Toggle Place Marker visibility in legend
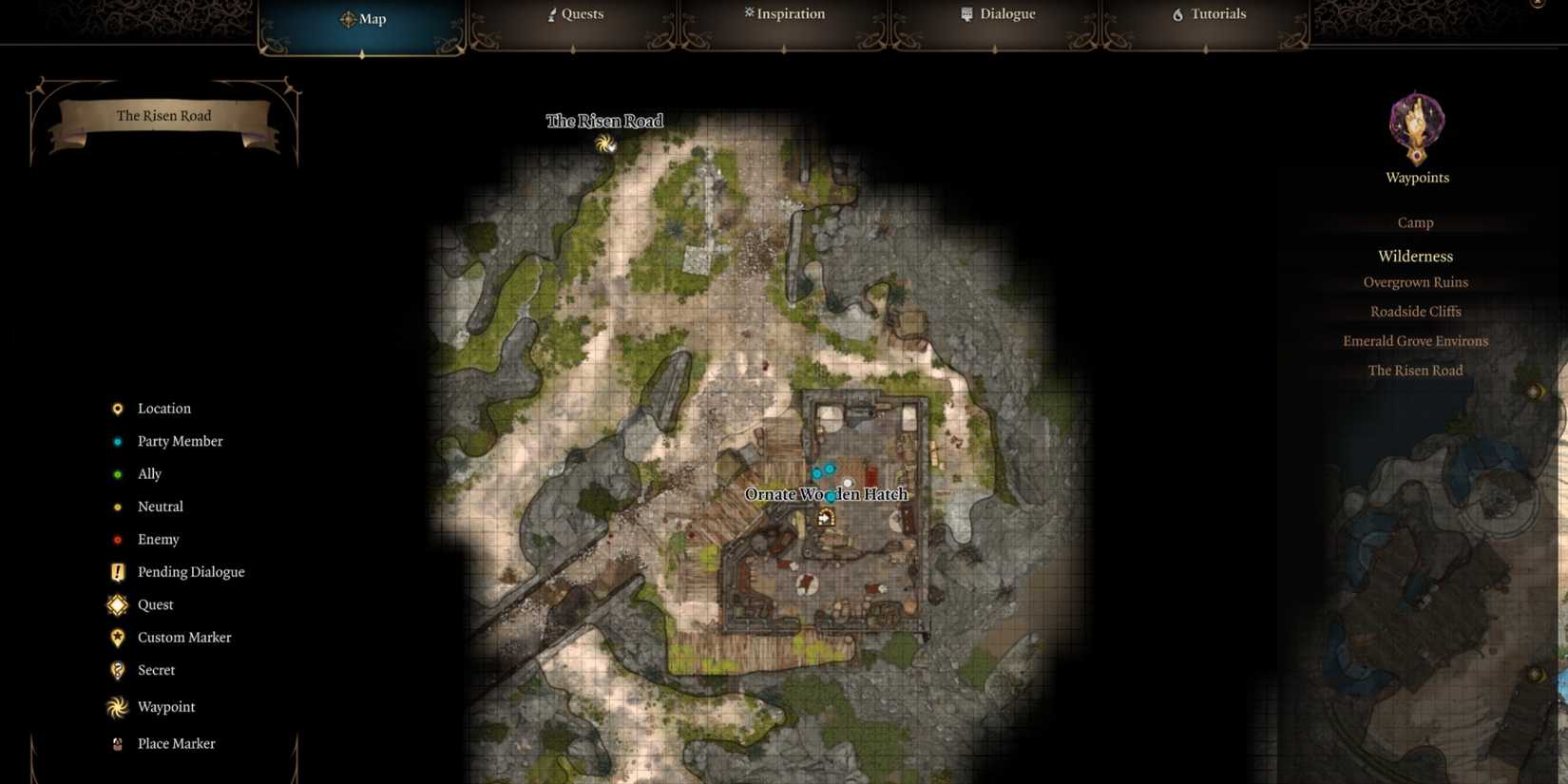Image resolution: width=1568 pixels, height=784 pixels. (x=117, y=743)
